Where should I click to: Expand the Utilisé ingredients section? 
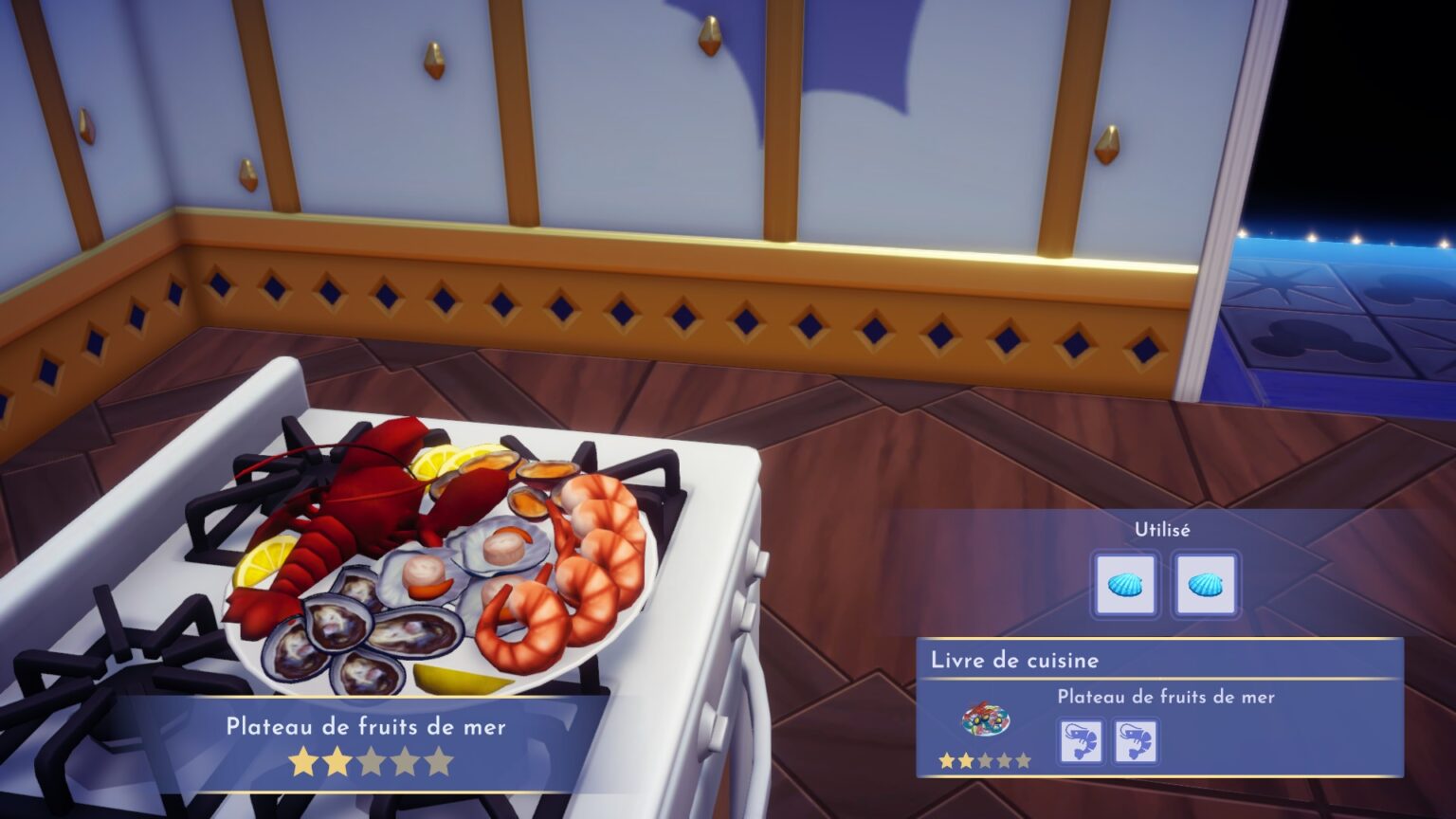pyautogui.click(x=1164, y=531)
